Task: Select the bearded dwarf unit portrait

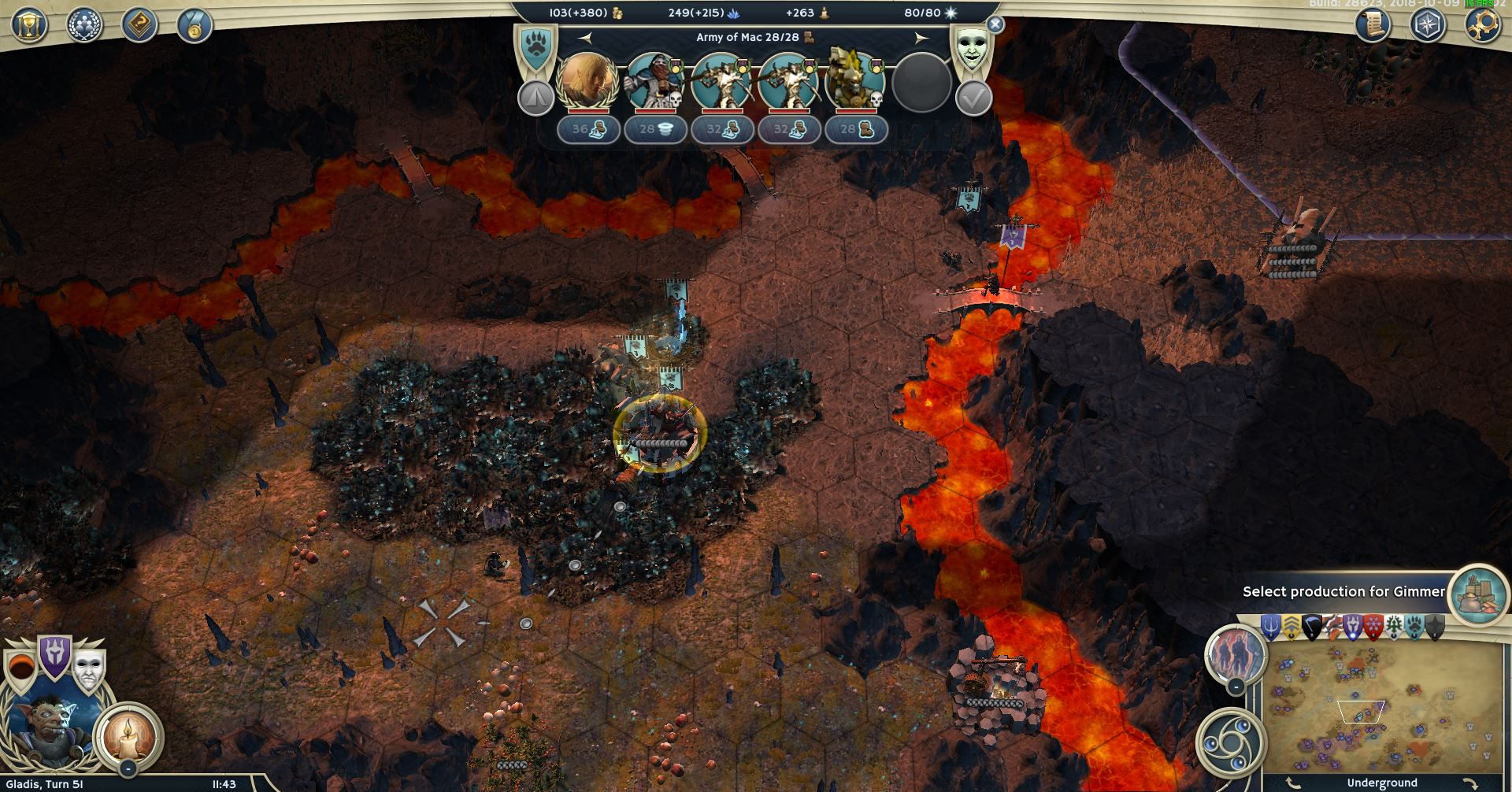Action: point(655,81)
